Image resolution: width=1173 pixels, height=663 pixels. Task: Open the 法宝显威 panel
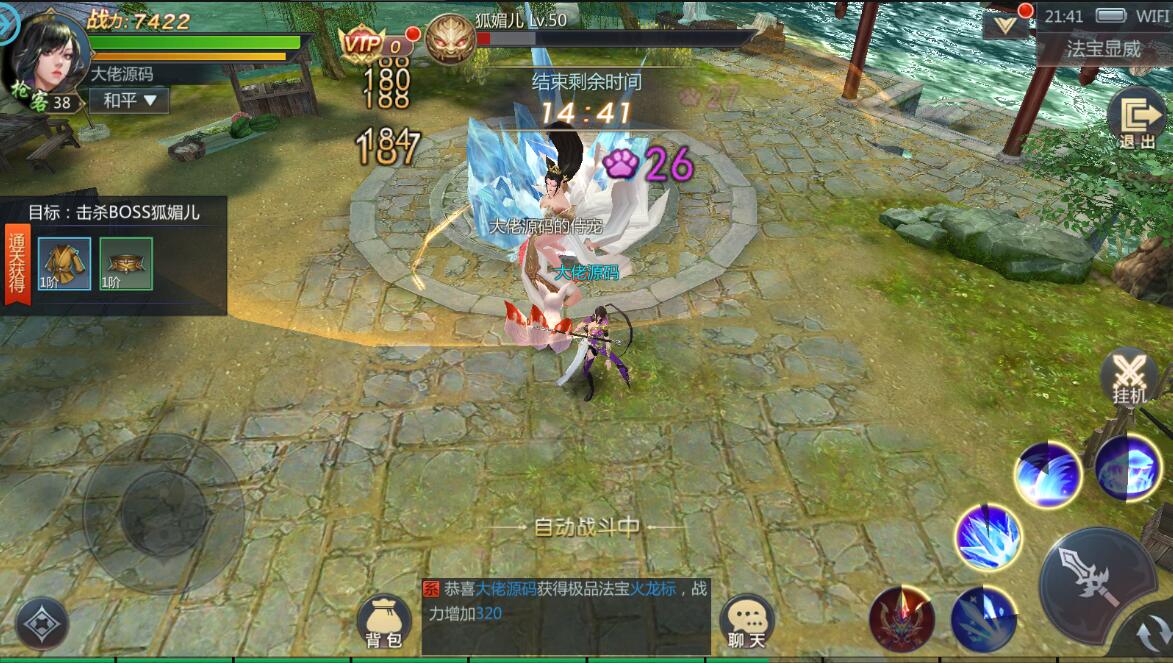point(1103,48)
